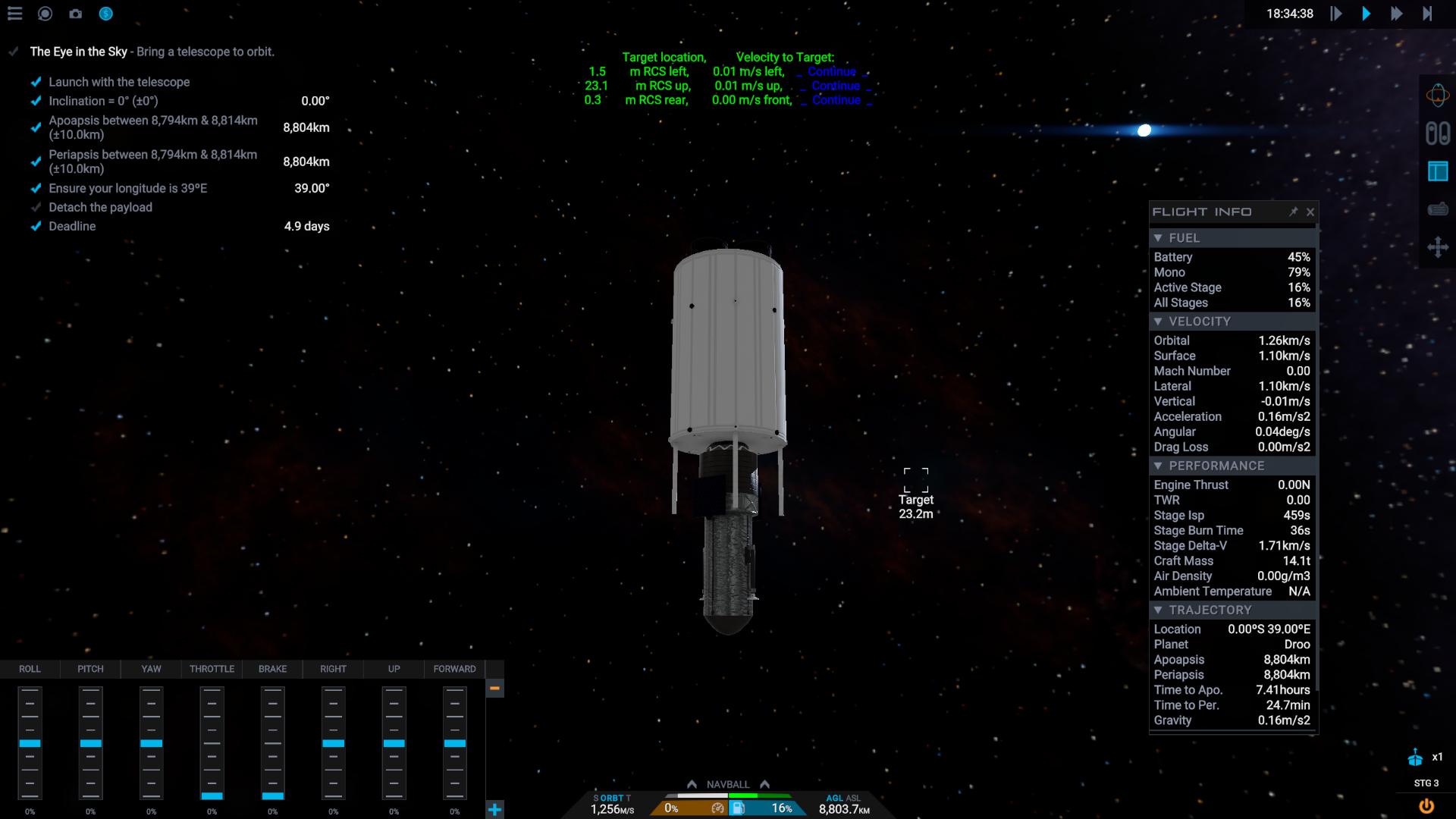Collapse the Fuel section
The image size is (1456, 819).
coord(1158,238)
